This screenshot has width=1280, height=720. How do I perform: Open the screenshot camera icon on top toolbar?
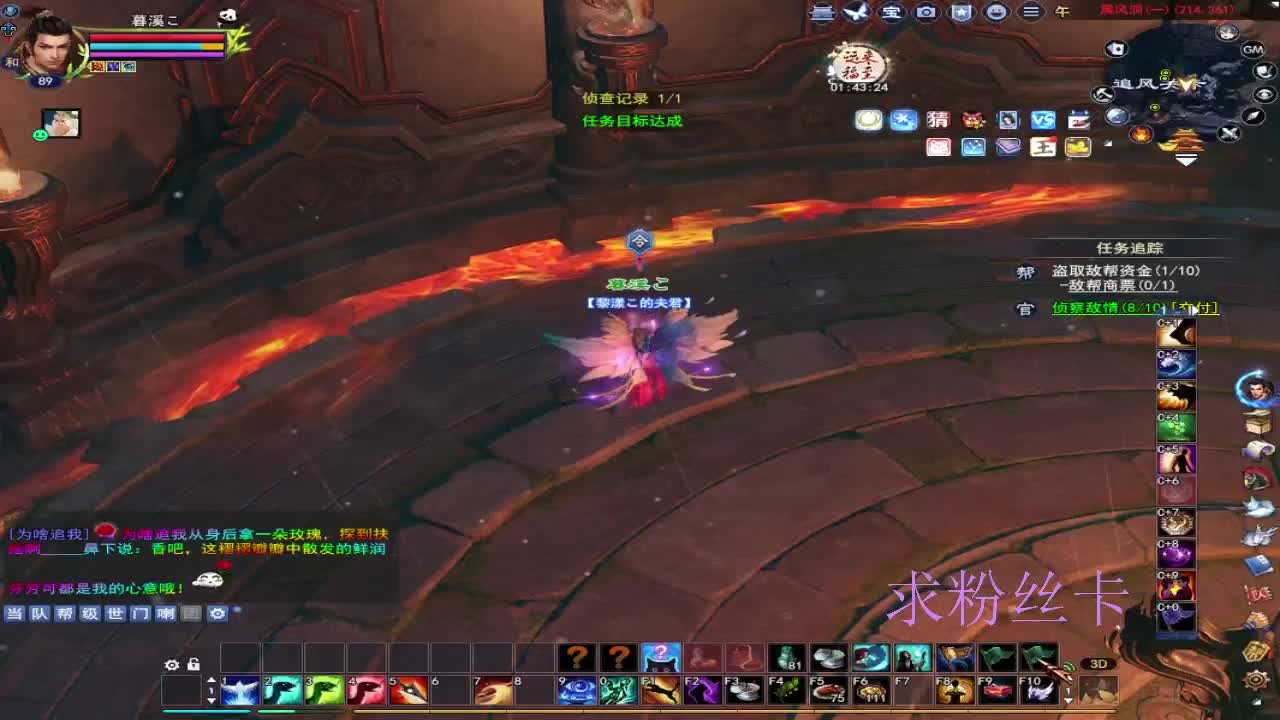pyautogui.click(x=926, y=11)
